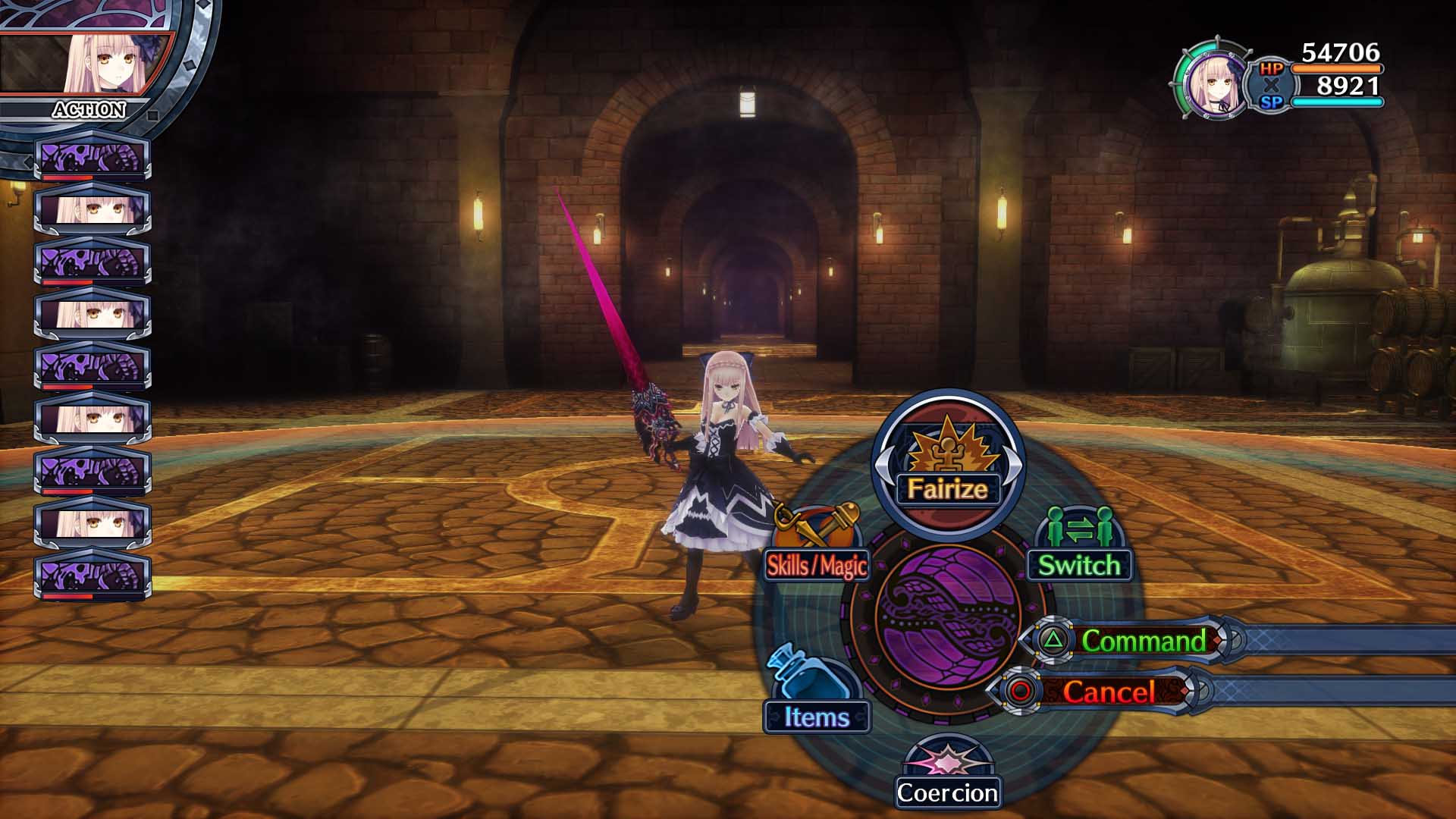Click the circle button icon beside Cancel
Screen dimensions: 1456x819
tap(1019, 692)
